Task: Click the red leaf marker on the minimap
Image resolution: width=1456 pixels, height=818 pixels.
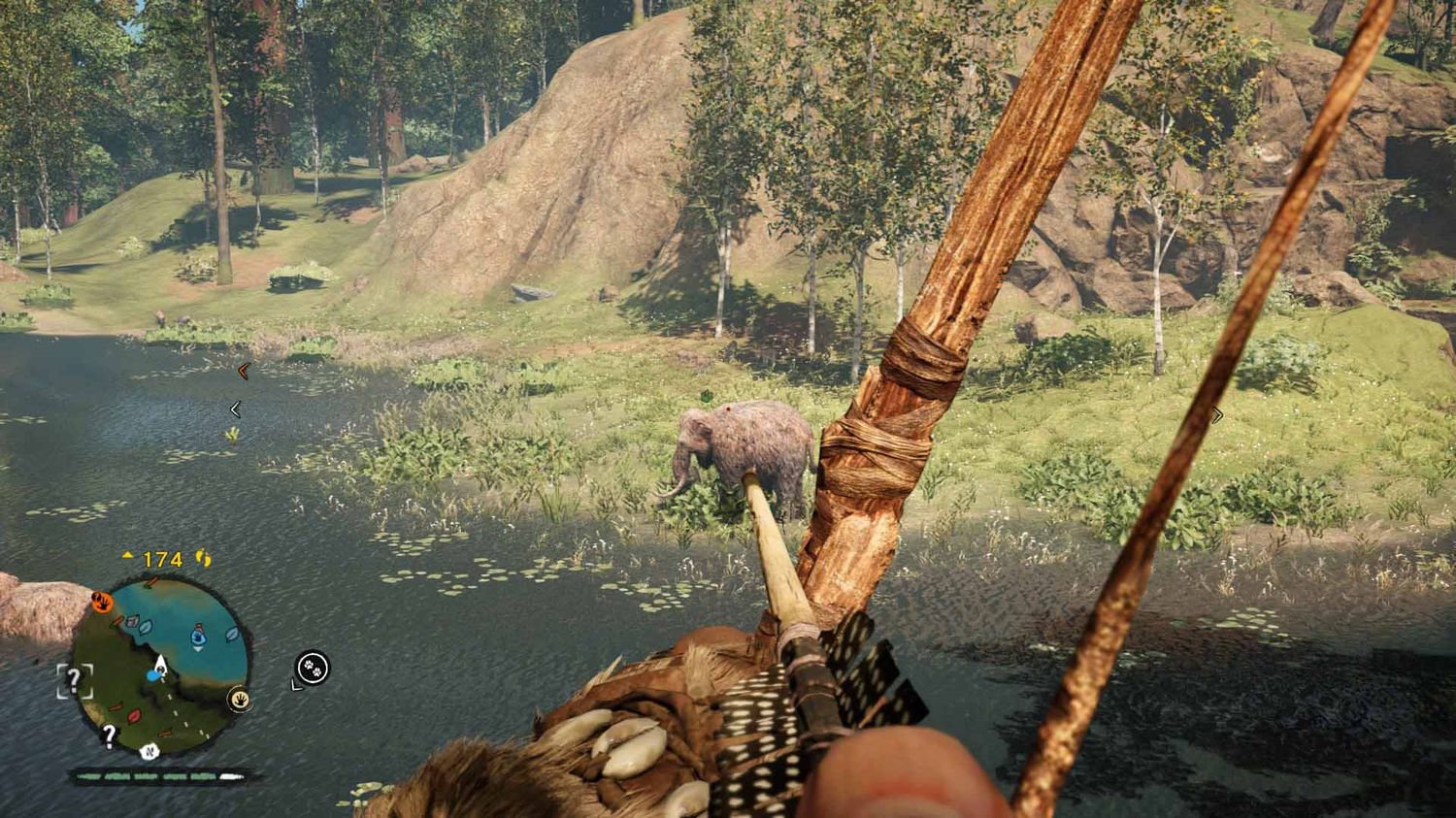Action: [134, 716]
